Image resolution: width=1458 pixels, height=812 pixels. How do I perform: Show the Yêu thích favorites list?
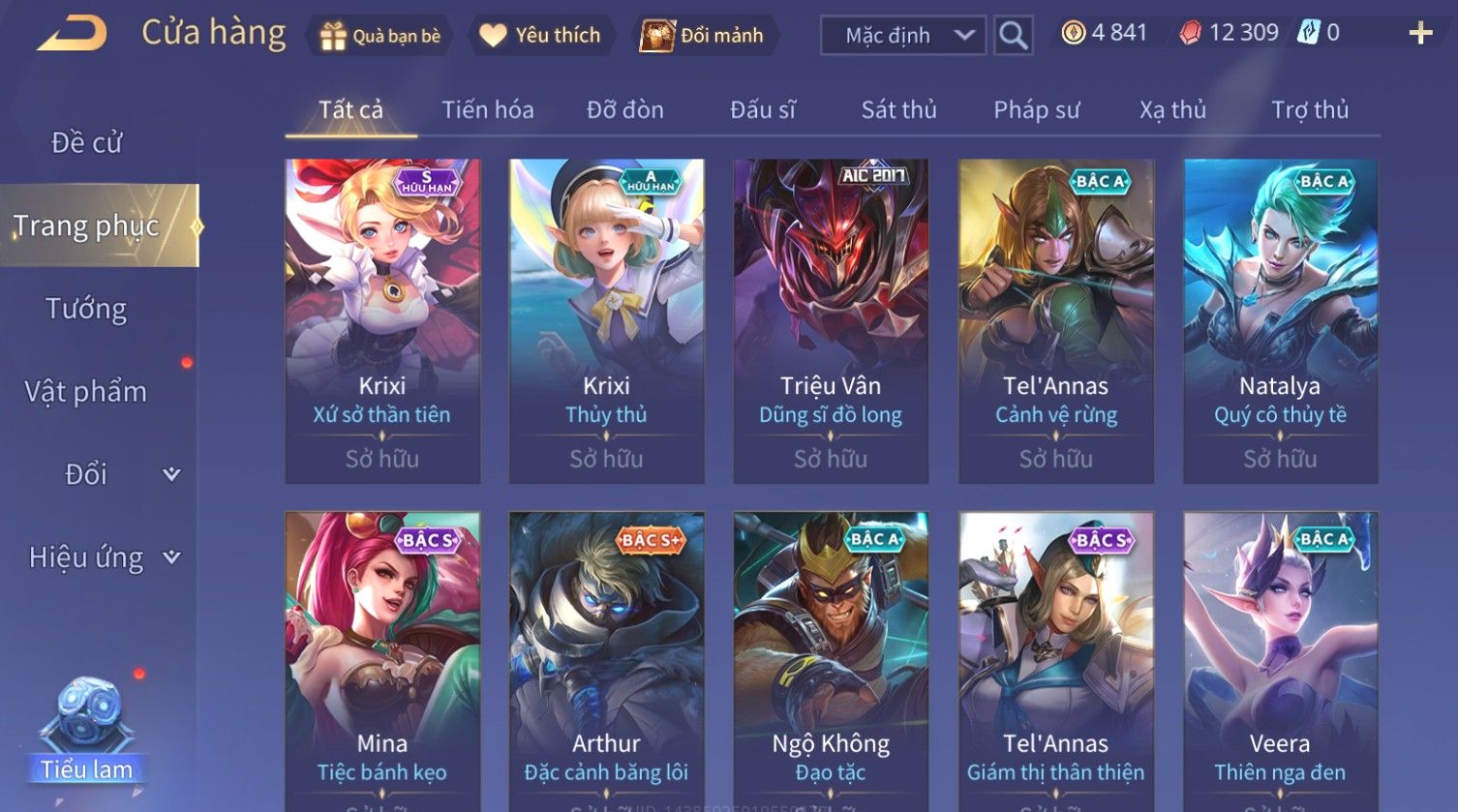(540, 36)
